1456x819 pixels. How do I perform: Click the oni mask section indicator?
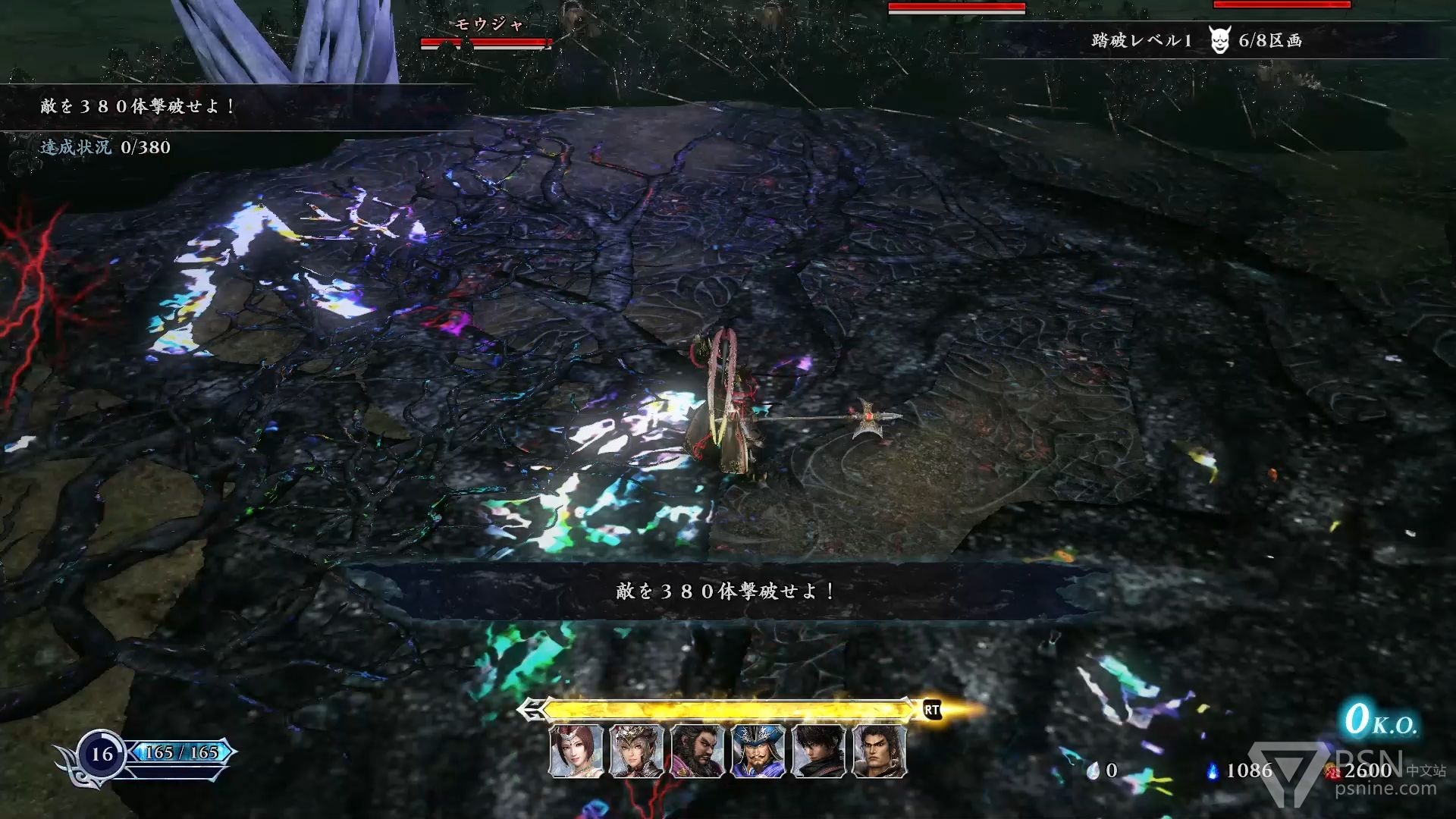[1219, 40]
